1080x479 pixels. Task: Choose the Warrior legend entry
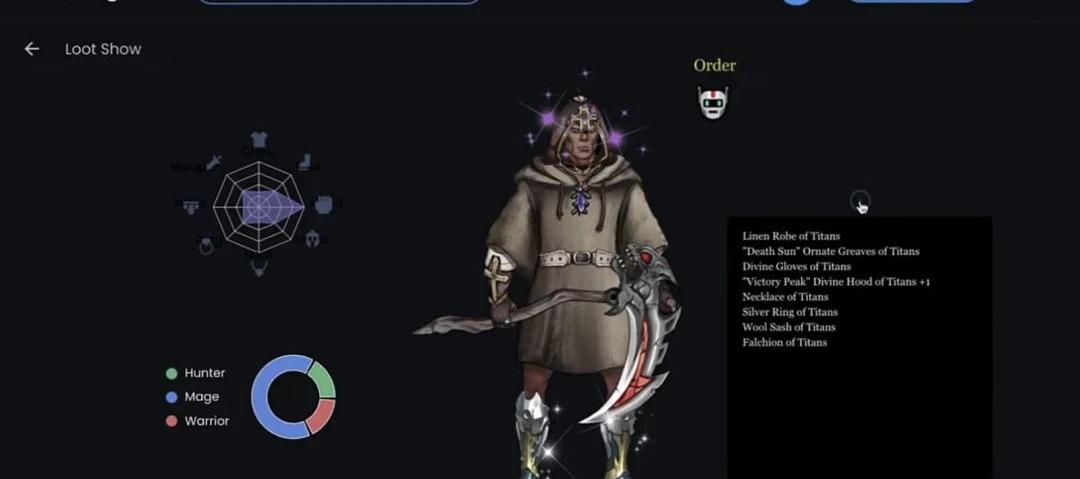pyautogui.click(x=198, y=421)
